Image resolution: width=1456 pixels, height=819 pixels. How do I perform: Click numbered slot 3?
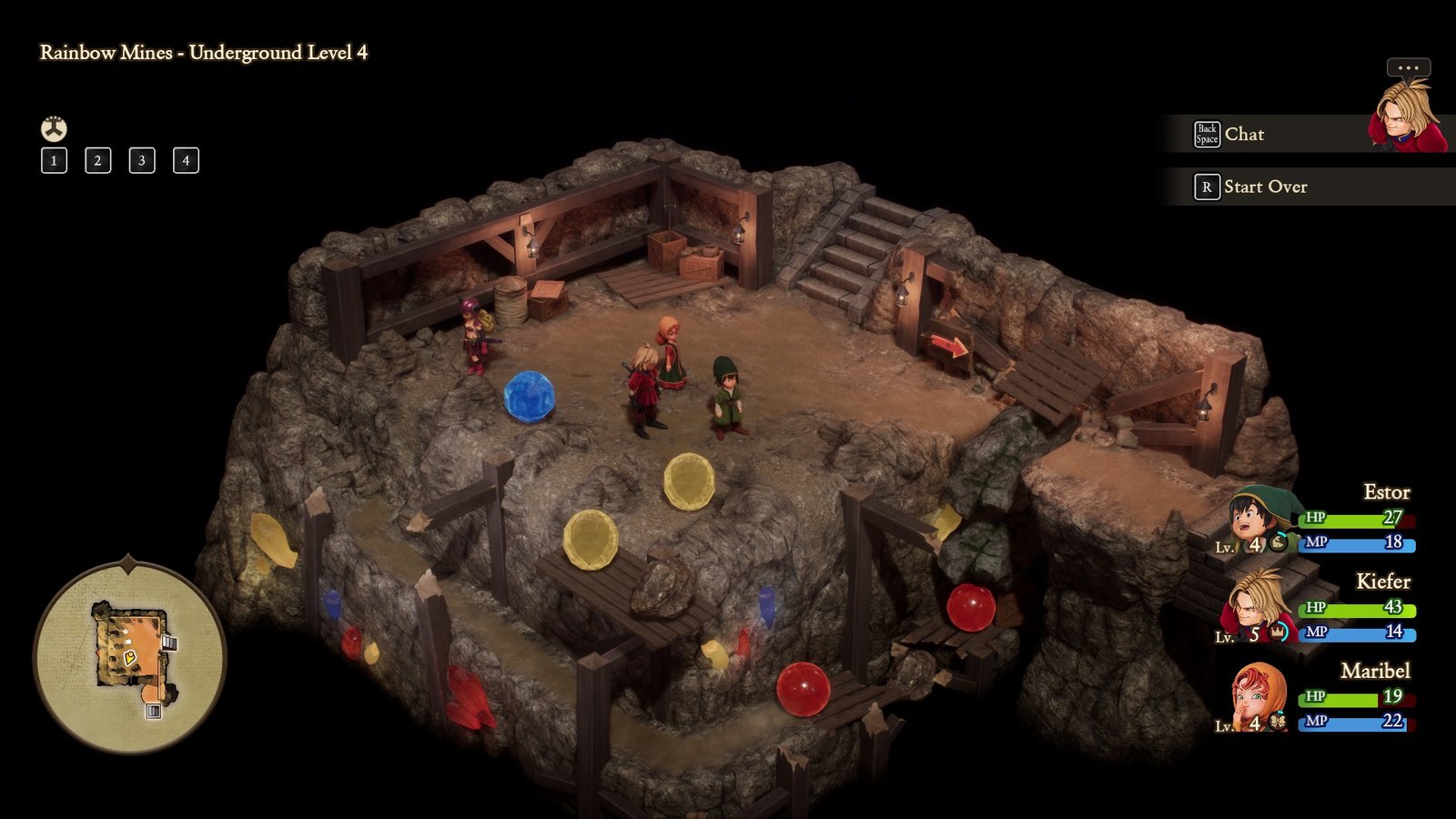(x=140, y=161)
